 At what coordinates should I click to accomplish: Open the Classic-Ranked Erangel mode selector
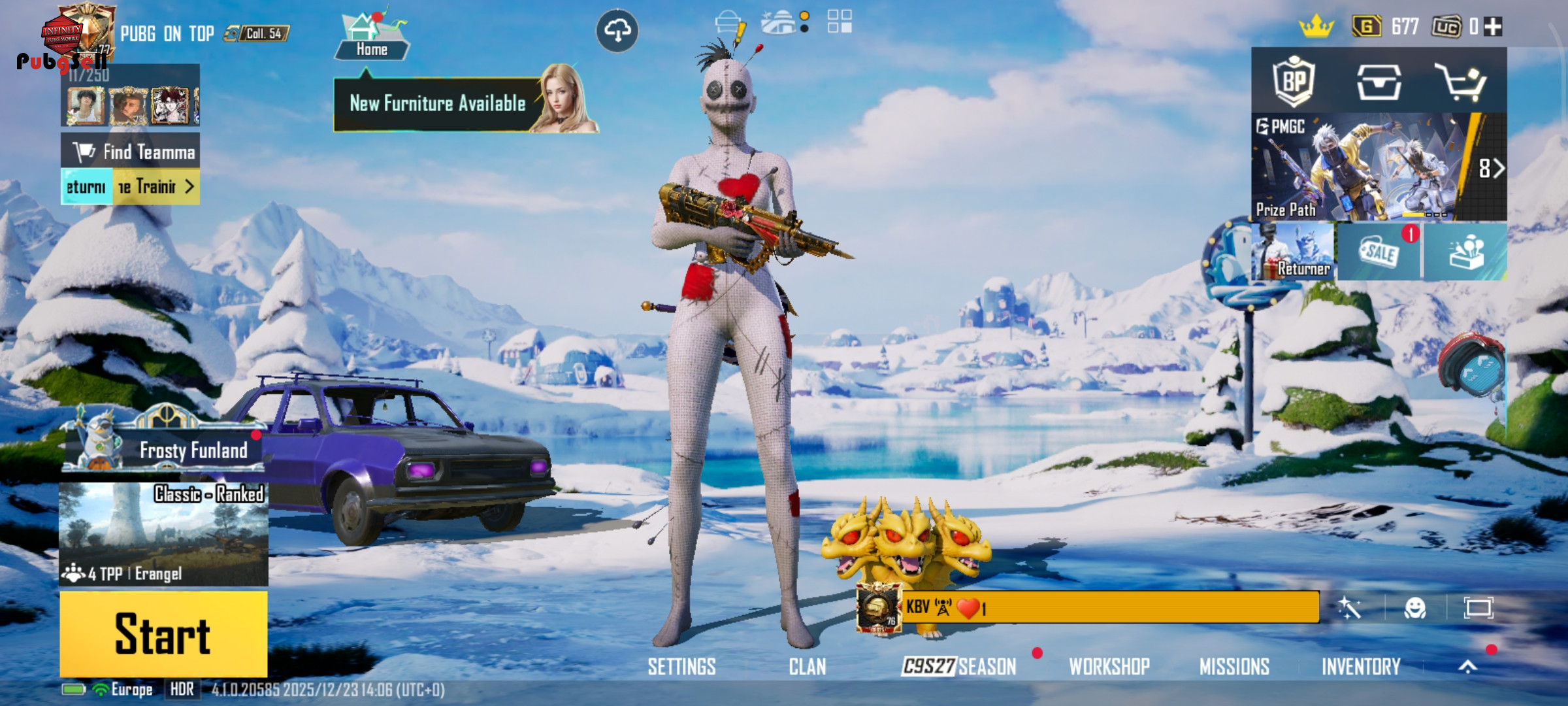point(163,534)
